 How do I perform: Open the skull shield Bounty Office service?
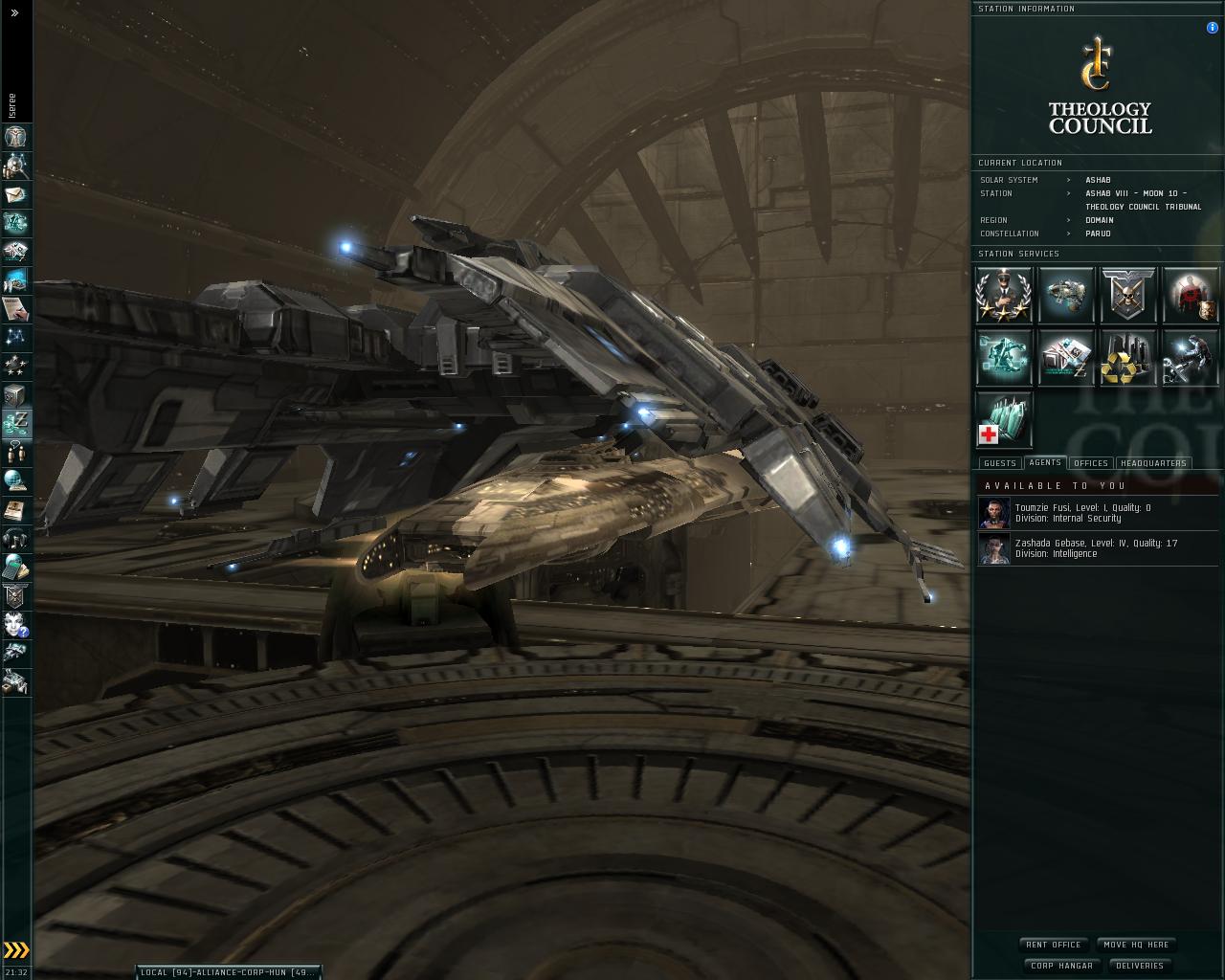[1128, 295]
